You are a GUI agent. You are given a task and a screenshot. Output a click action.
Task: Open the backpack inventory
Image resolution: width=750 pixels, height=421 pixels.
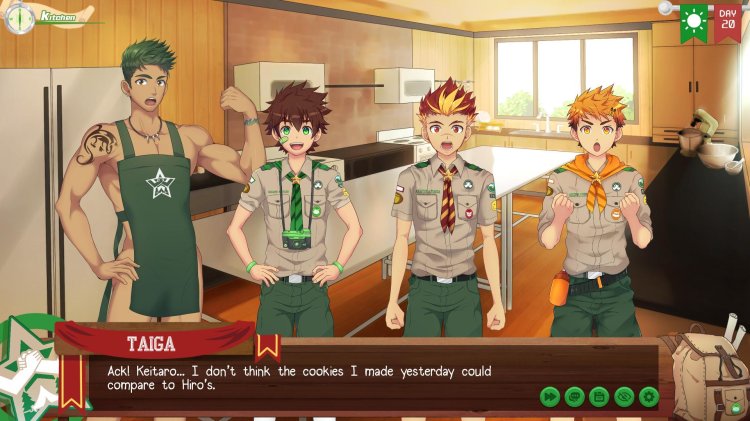pos(708,372)
